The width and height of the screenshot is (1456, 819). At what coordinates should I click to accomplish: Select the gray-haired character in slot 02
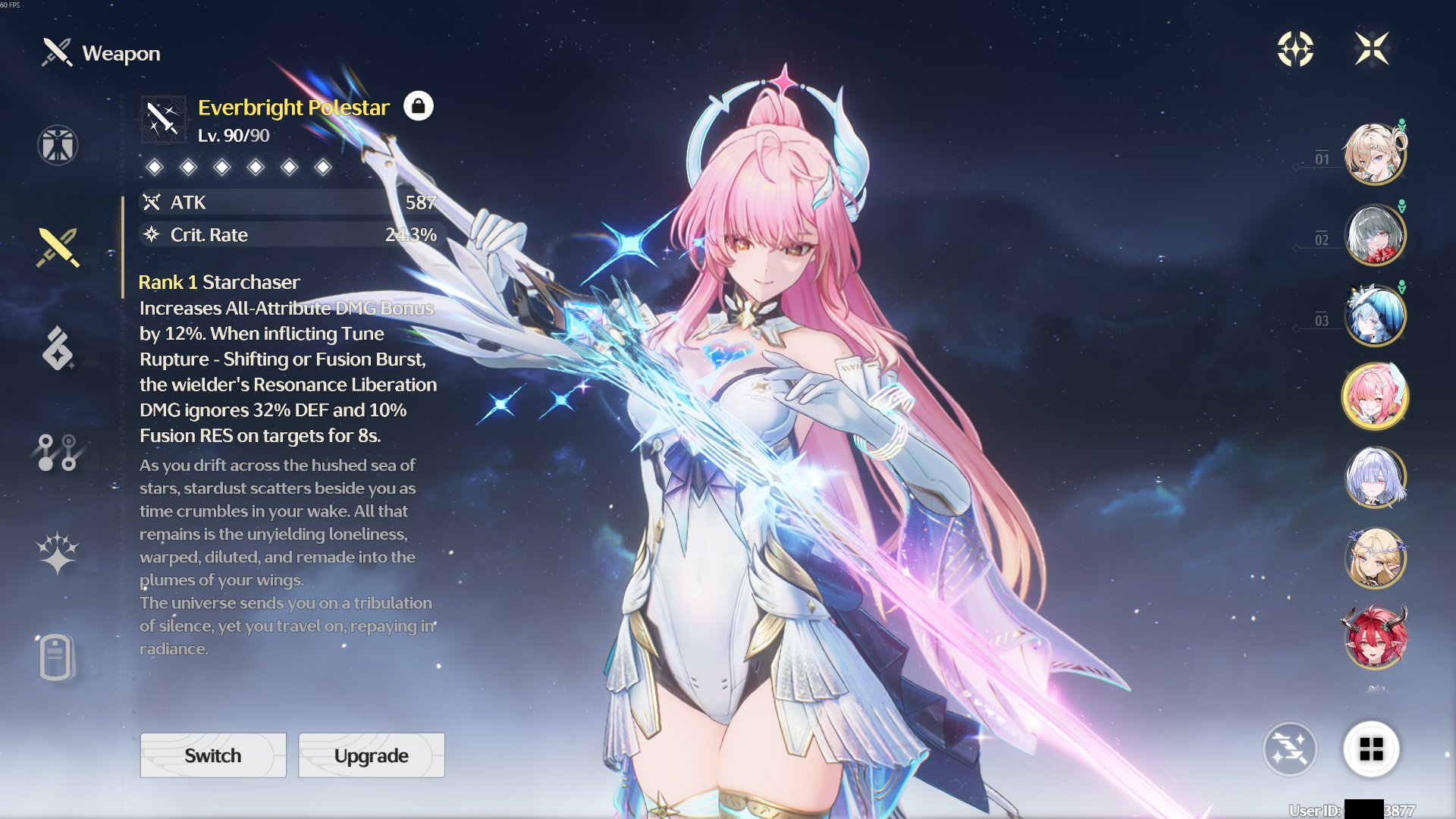click(x=1374, y=235)
